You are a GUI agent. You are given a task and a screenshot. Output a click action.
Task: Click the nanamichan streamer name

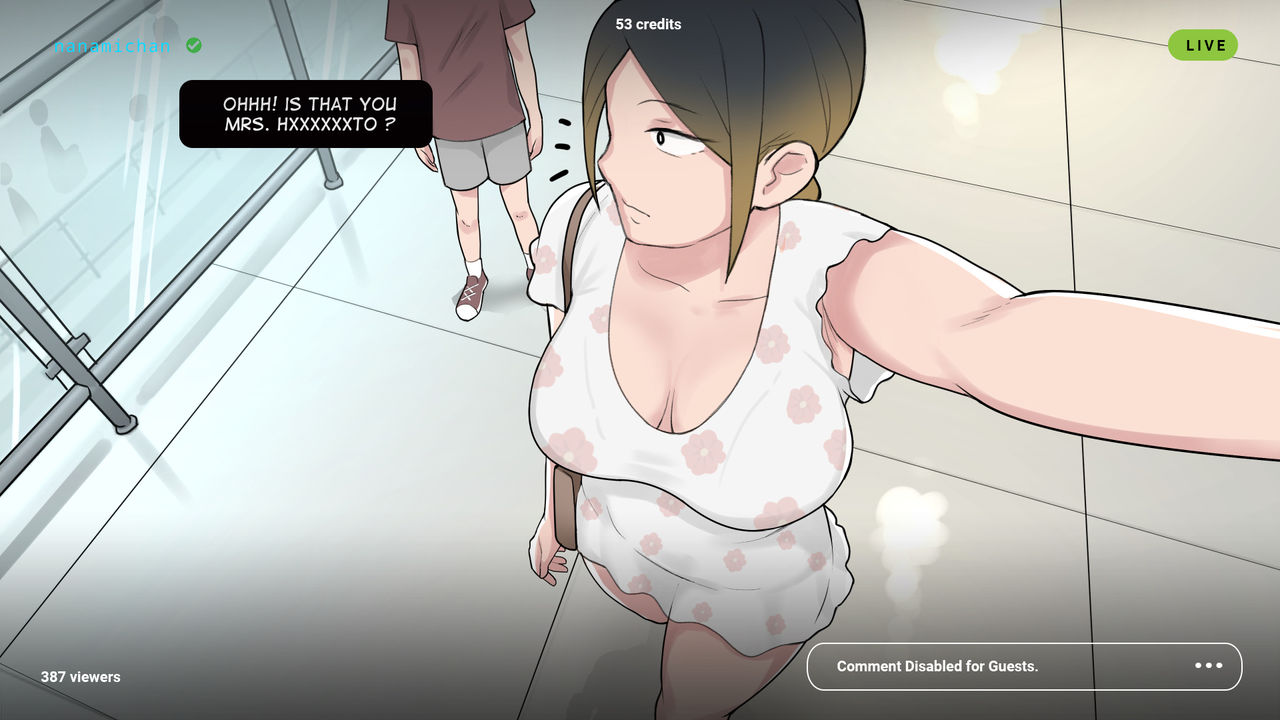tap(113, 46)
